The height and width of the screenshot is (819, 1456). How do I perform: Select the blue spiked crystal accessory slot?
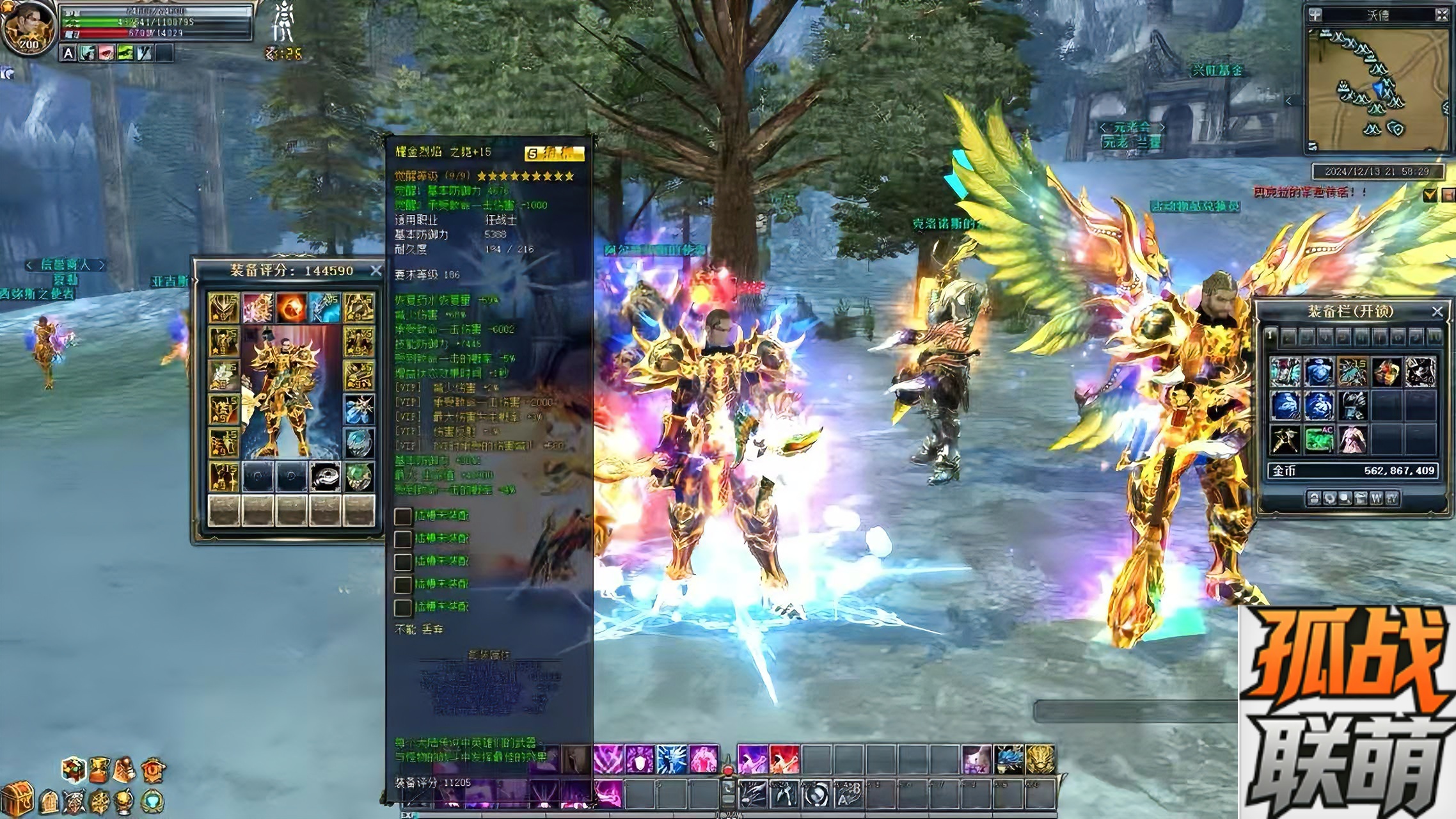pyautogui.click(x=359, y=409)
